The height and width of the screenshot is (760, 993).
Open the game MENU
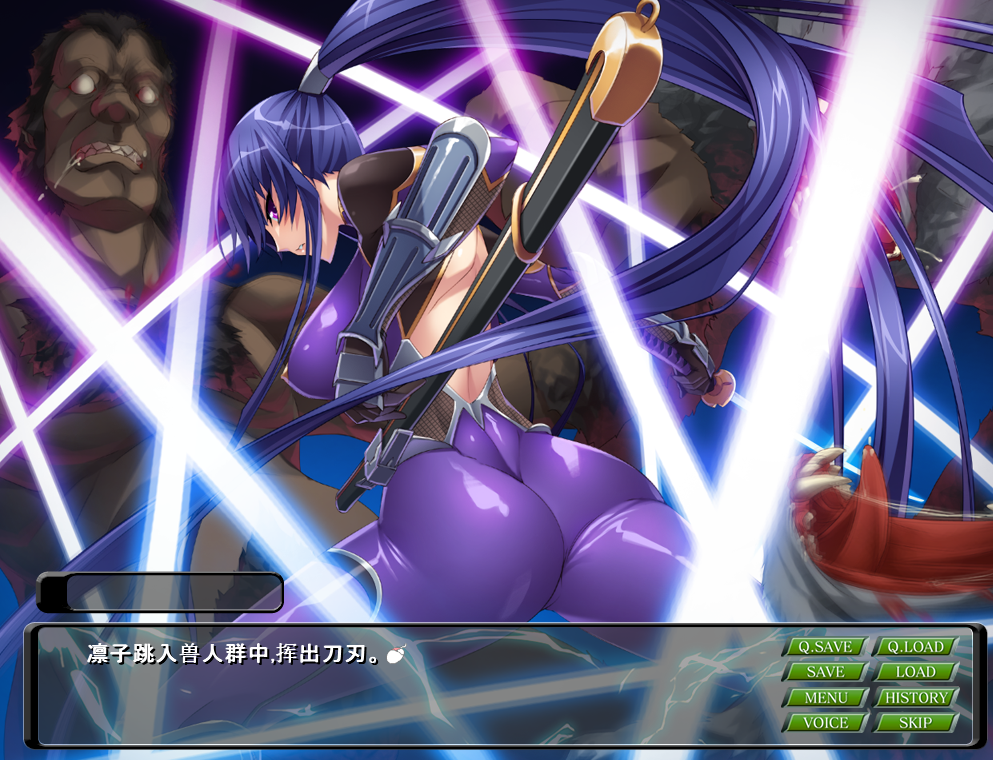[825, 697]
